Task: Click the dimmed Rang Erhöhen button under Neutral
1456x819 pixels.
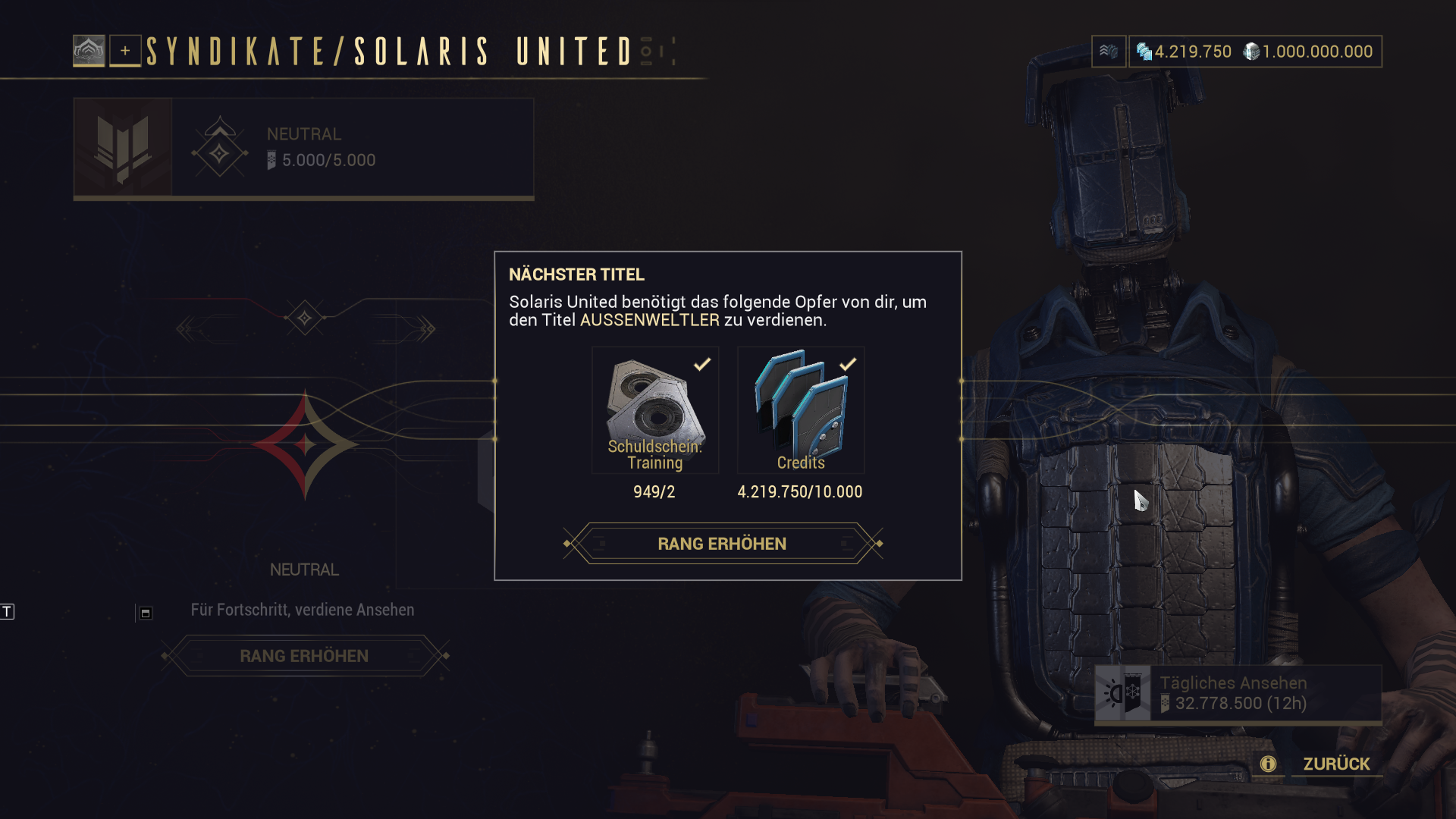Action: (x=304, y=656)
